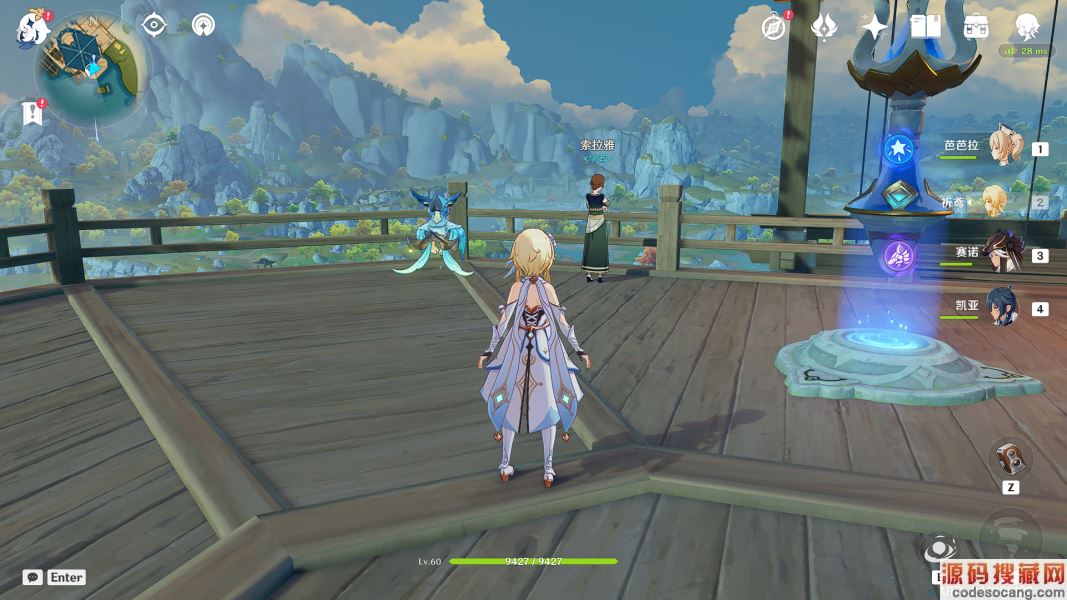
Task: Open the chat box icon
Action: [33, 577]
